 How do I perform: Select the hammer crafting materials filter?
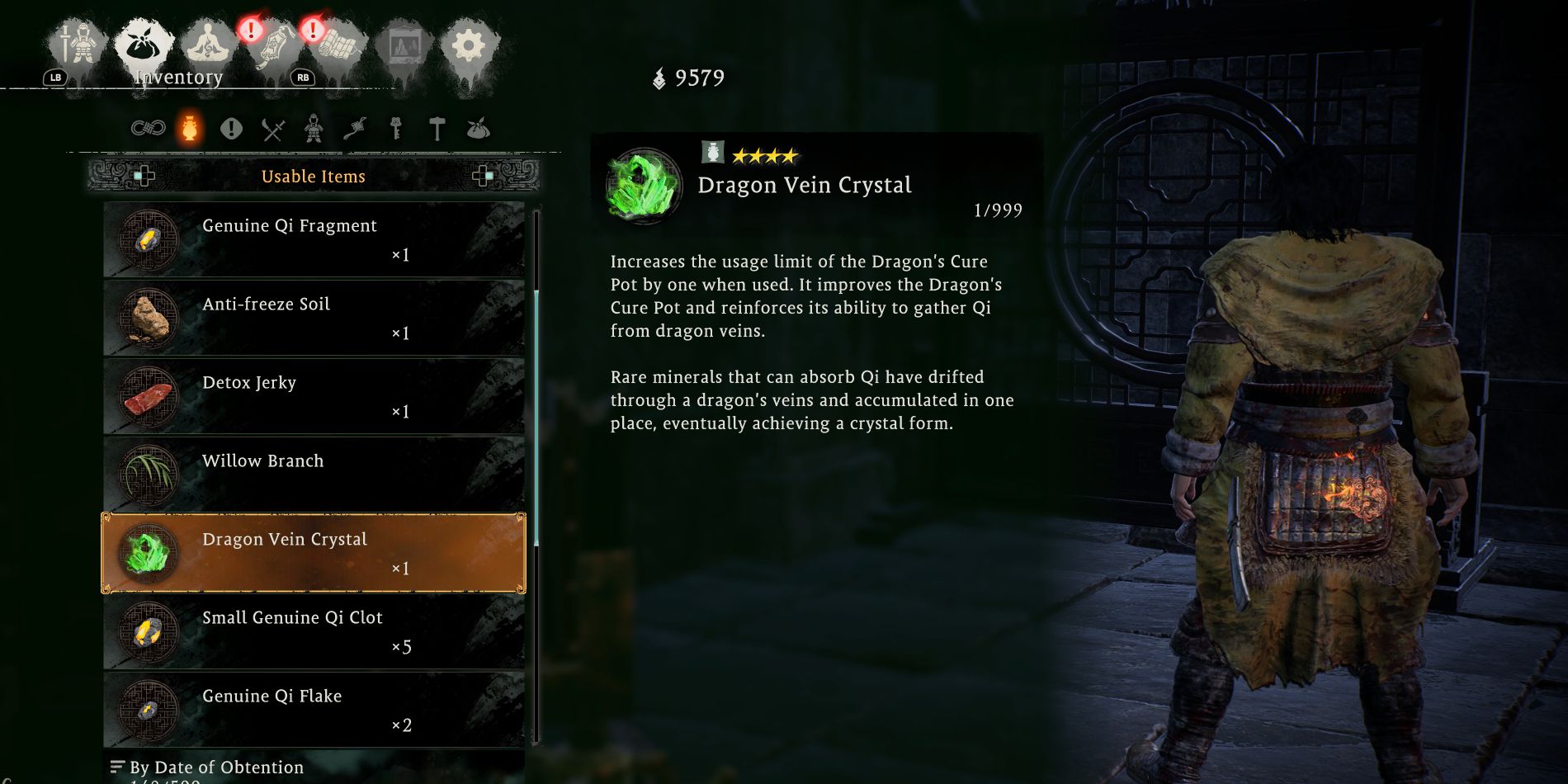coord(437,130)
